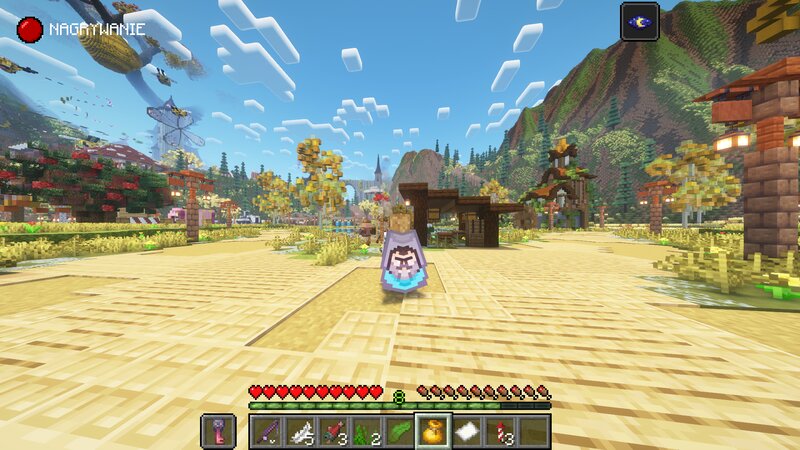
Task: Choose the red fish hotbar slot
Action: click(x=333, y=431)
